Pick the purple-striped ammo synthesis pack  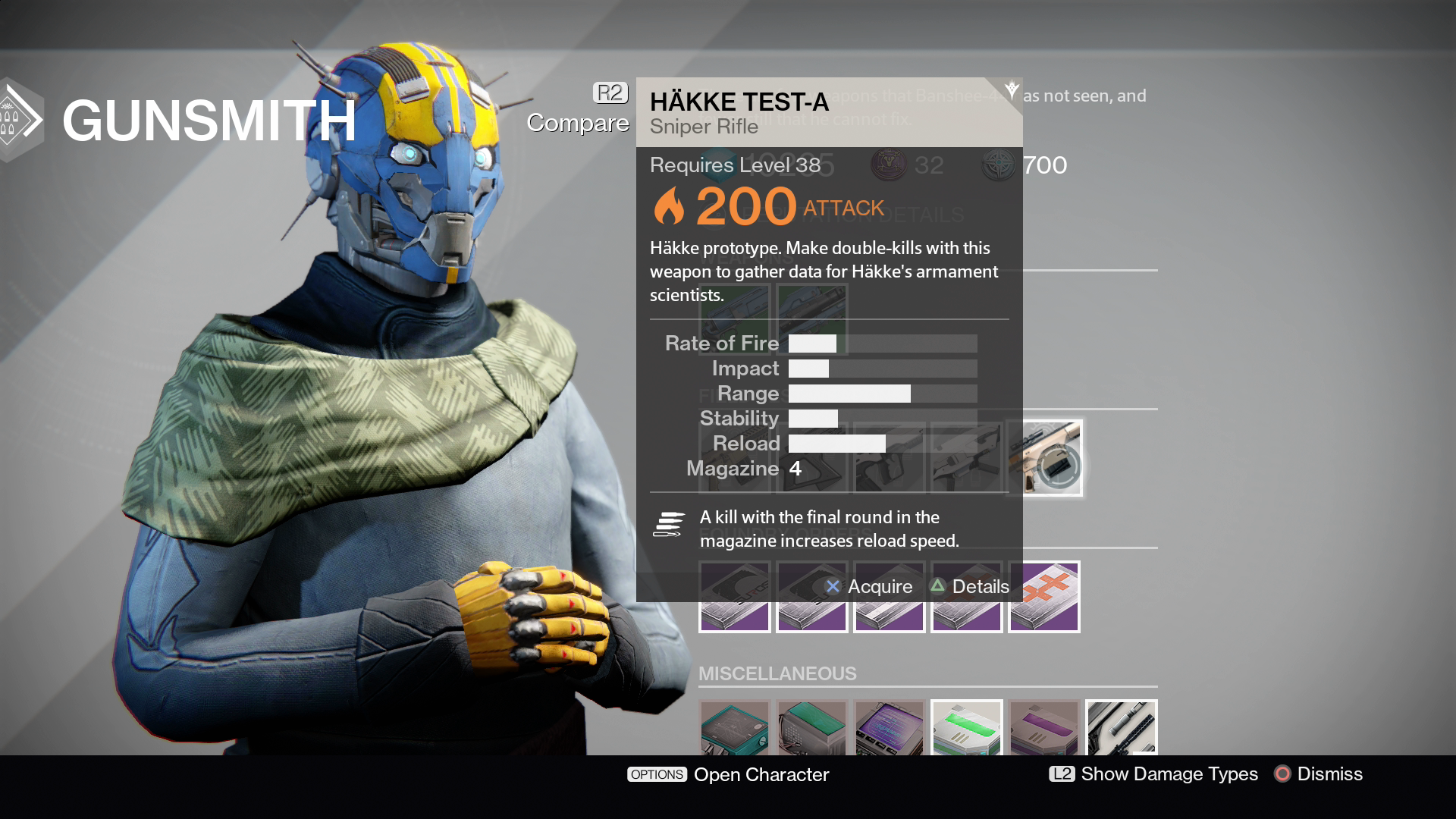1044,728
